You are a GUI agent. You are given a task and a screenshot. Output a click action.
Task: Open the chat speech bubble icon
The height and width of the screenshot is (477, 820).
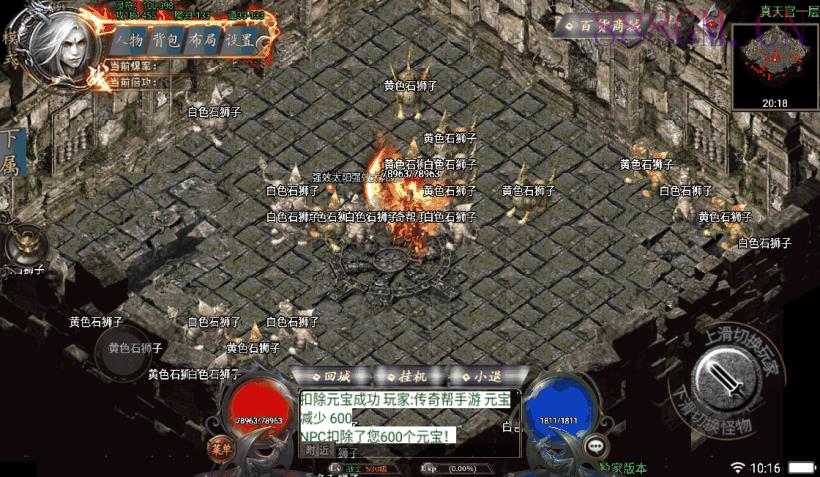[x=597, y=447]
